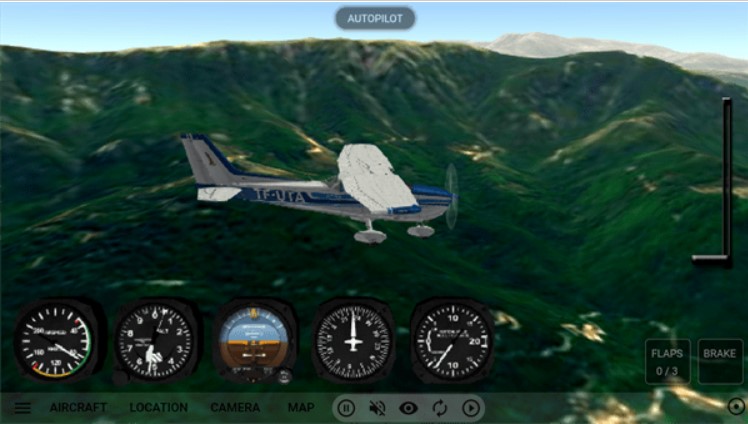The height and width of the screenshot is (424, 748).
Task: Open the hamburger main menu
Action: point(22,407)
